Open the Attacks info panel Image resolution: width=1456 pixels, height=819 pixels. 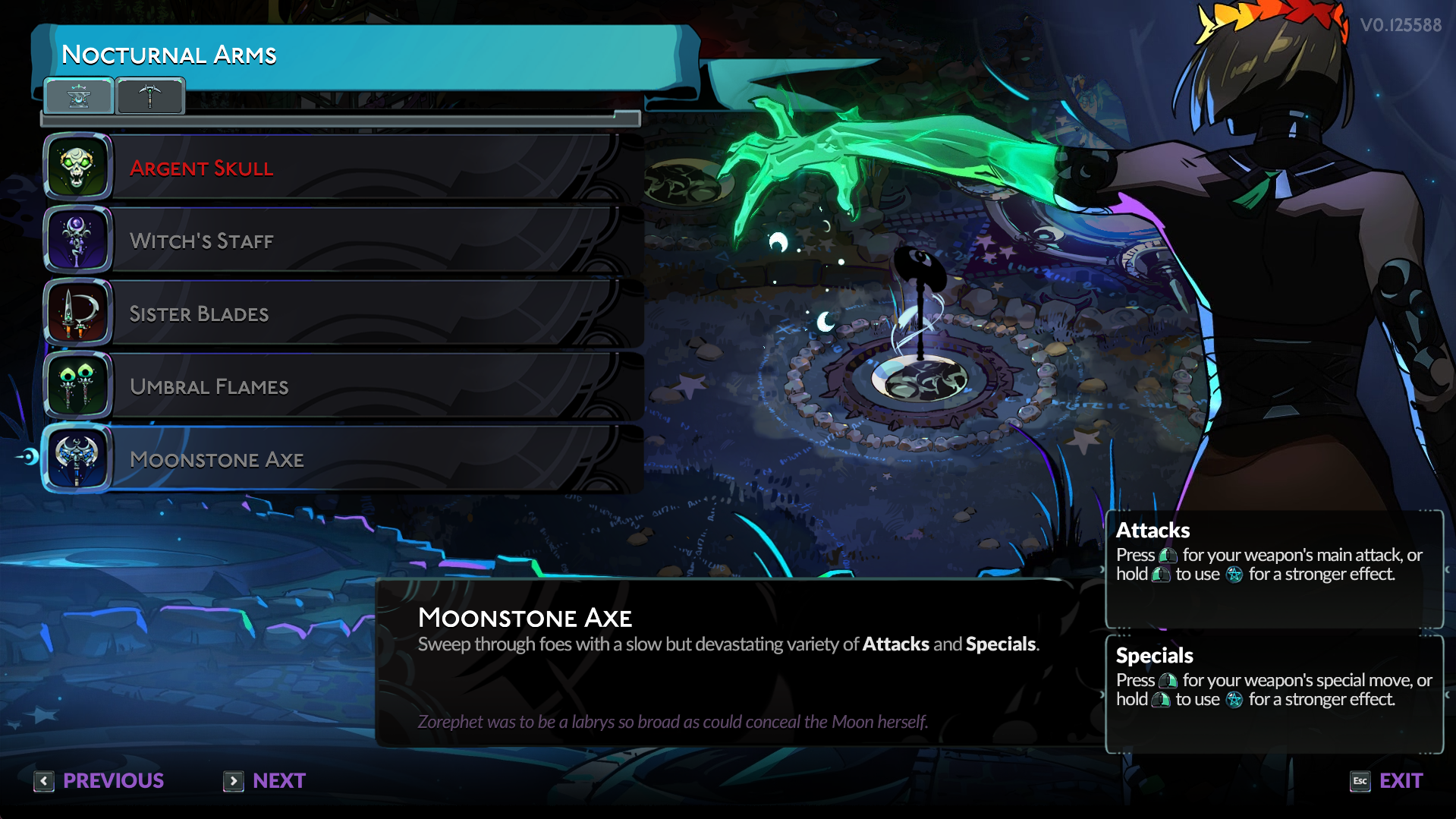click(x=1274, y=569)
